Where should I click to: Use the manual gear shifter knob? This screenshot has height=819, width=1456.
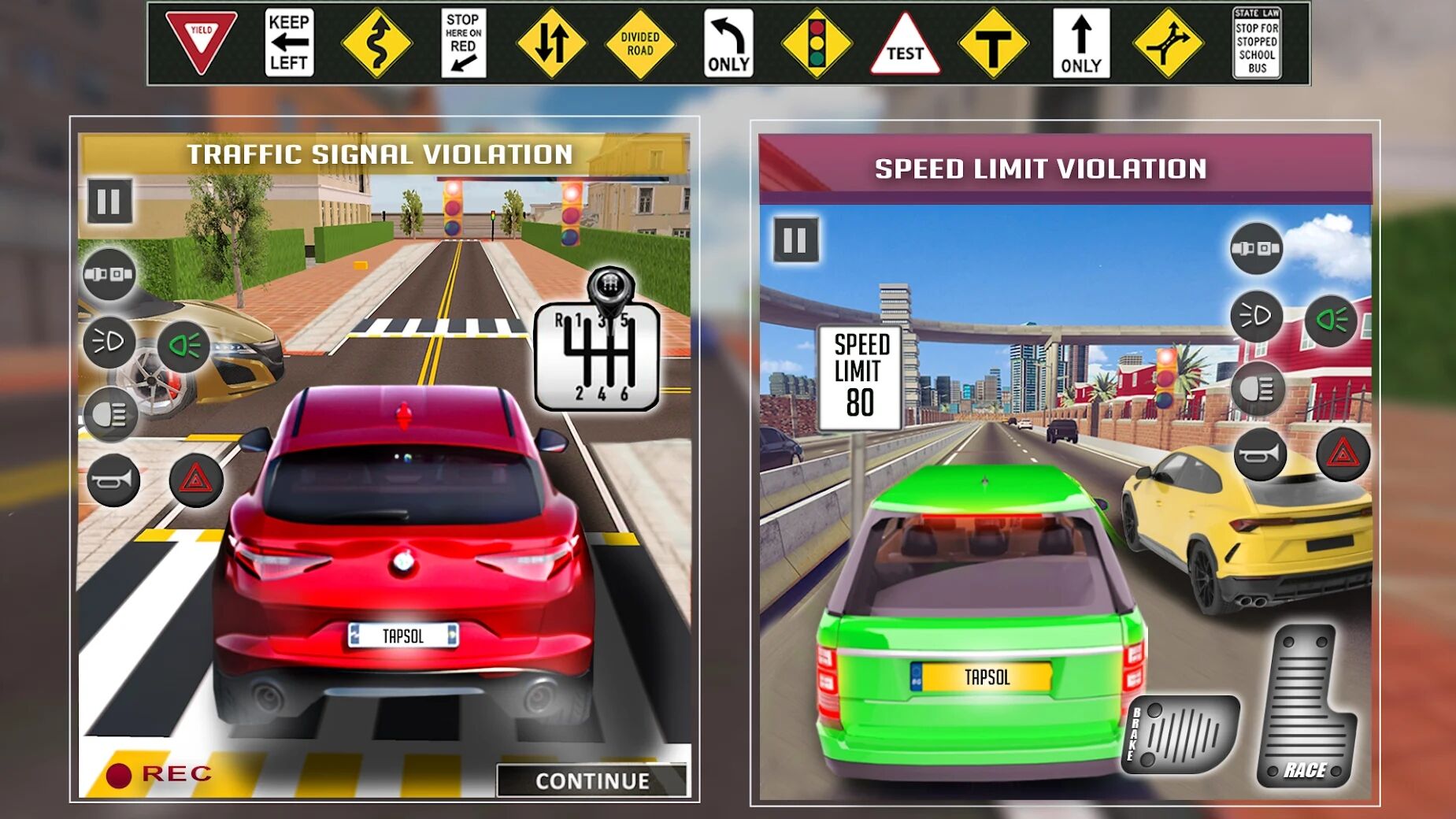609,287
